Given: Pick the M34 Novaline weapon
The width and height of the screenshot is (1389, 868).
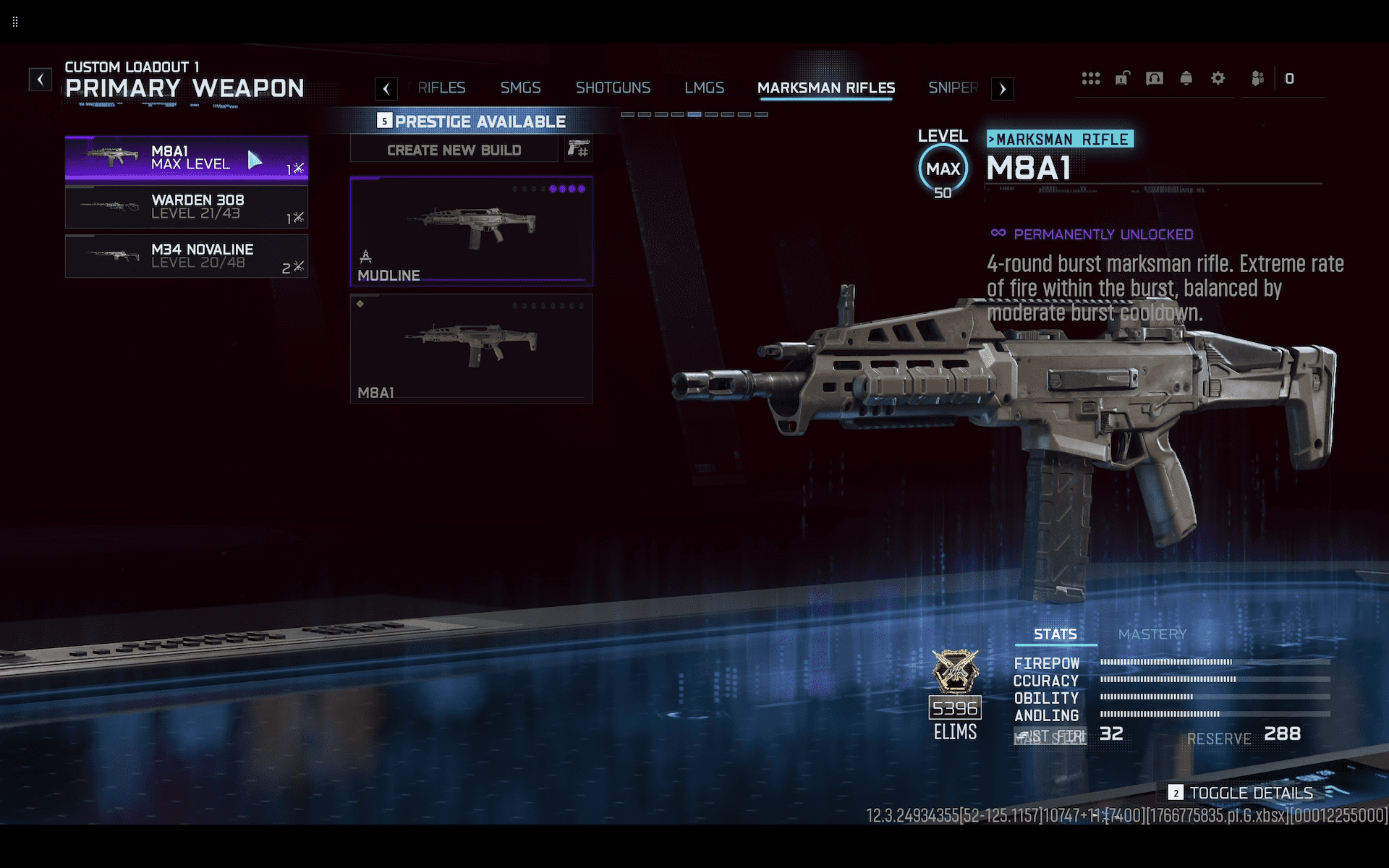Looking at the screenshot, I should click(x=186, y=256).
